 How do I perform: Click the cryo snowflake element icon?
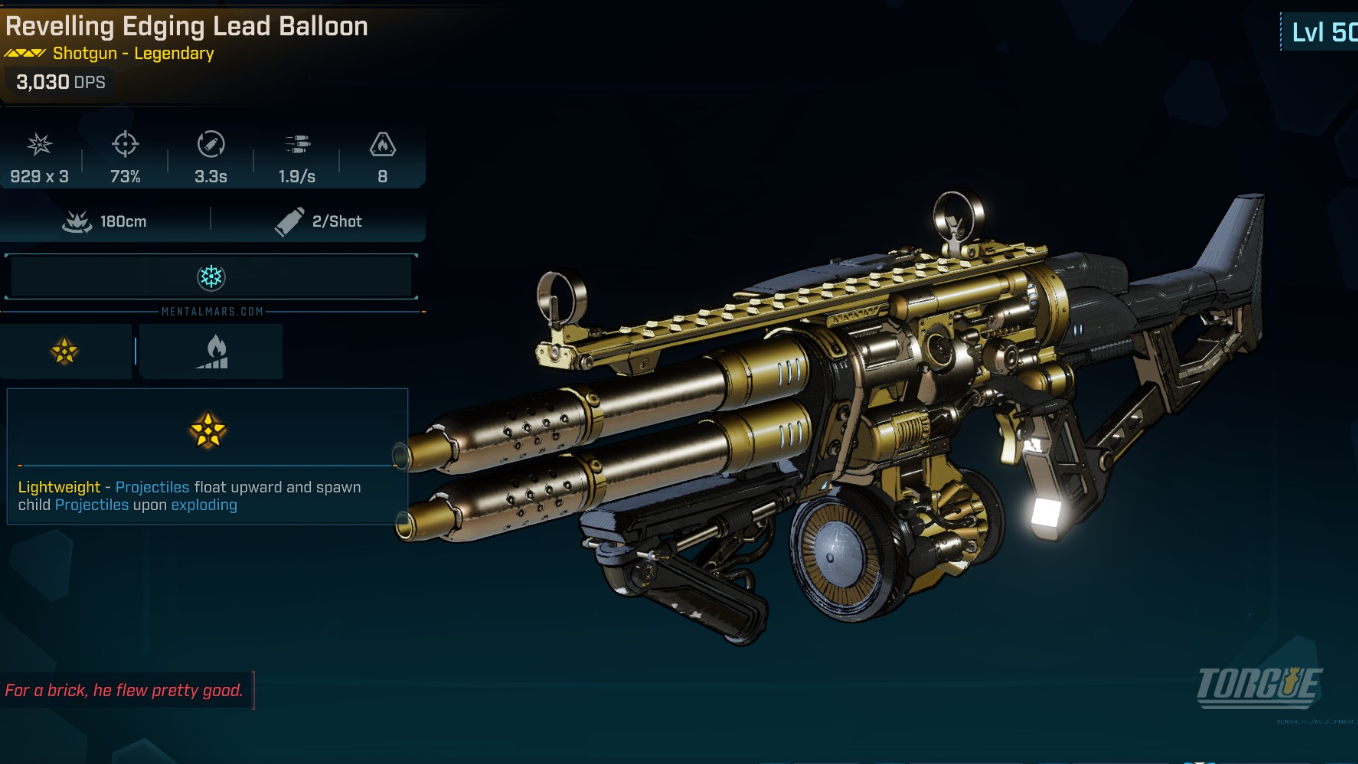click(211, 277)
